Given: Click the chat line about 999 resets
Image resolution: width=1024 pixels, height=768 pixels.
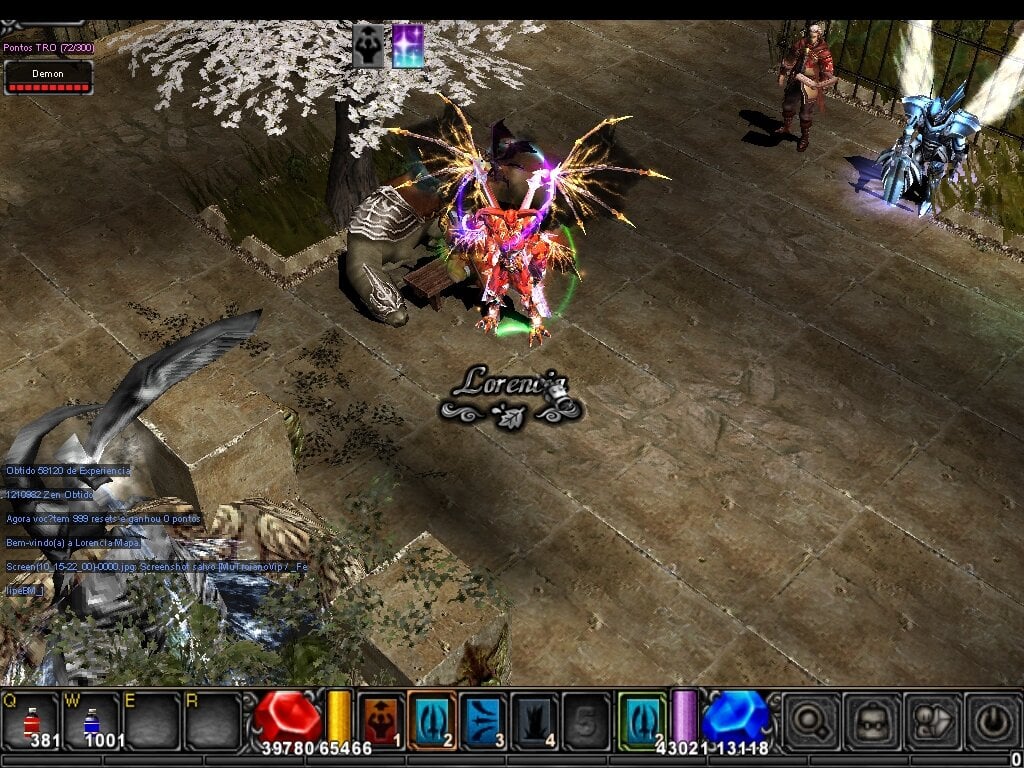Looking at the screenshot, I should pyautogui.click(x=103, y=519).
